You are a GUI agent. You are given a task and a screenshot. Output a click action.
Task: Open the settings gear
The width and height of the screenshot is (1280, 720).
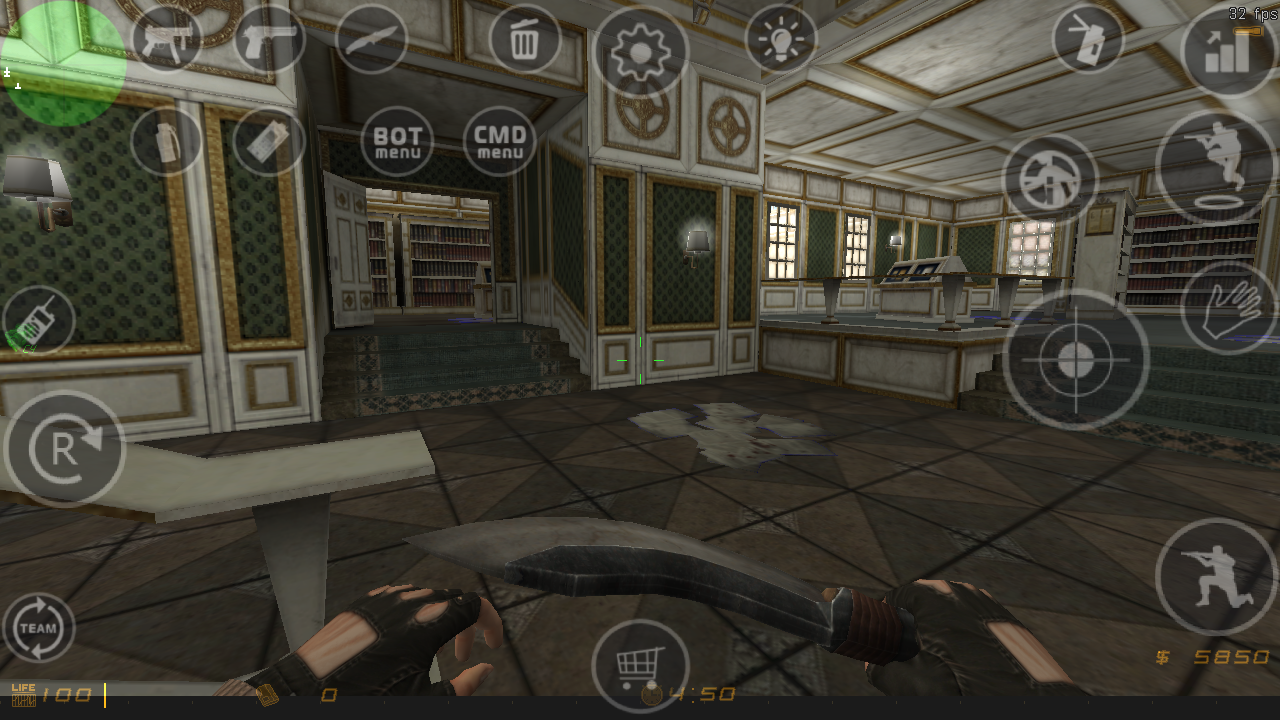tap(640, 50)
